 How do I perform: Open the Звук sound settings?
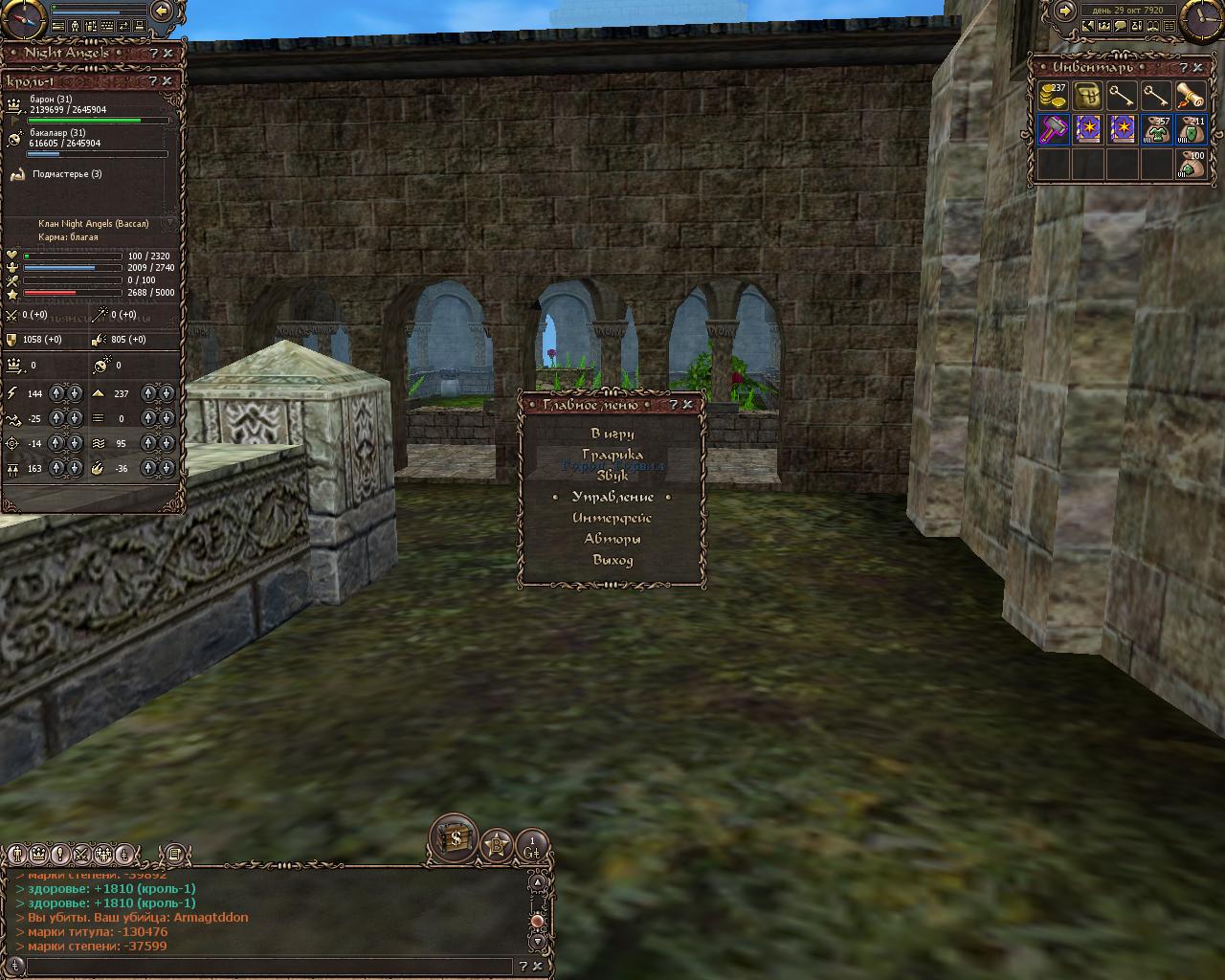[612, 476]
